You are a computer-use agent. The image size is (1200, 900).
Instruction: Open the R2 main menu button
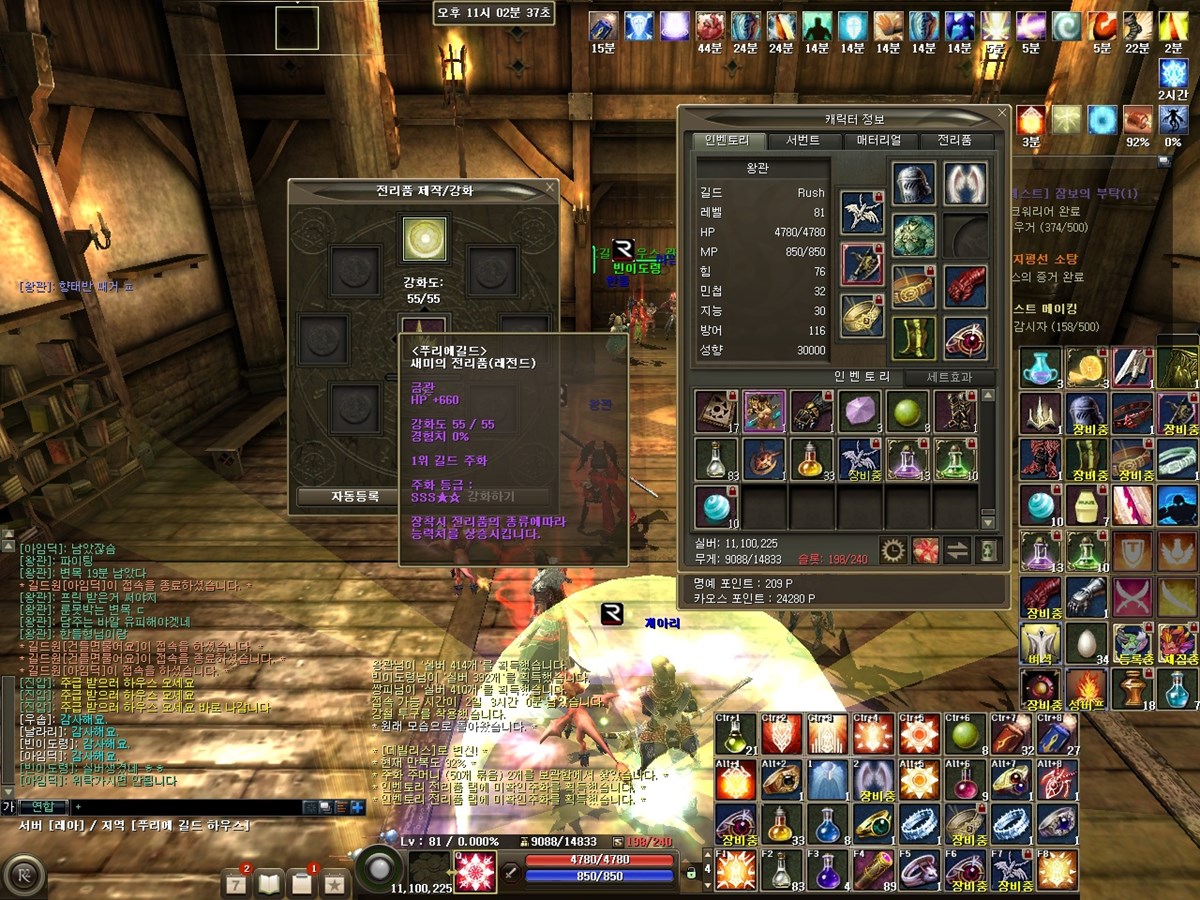pos(22,877)
